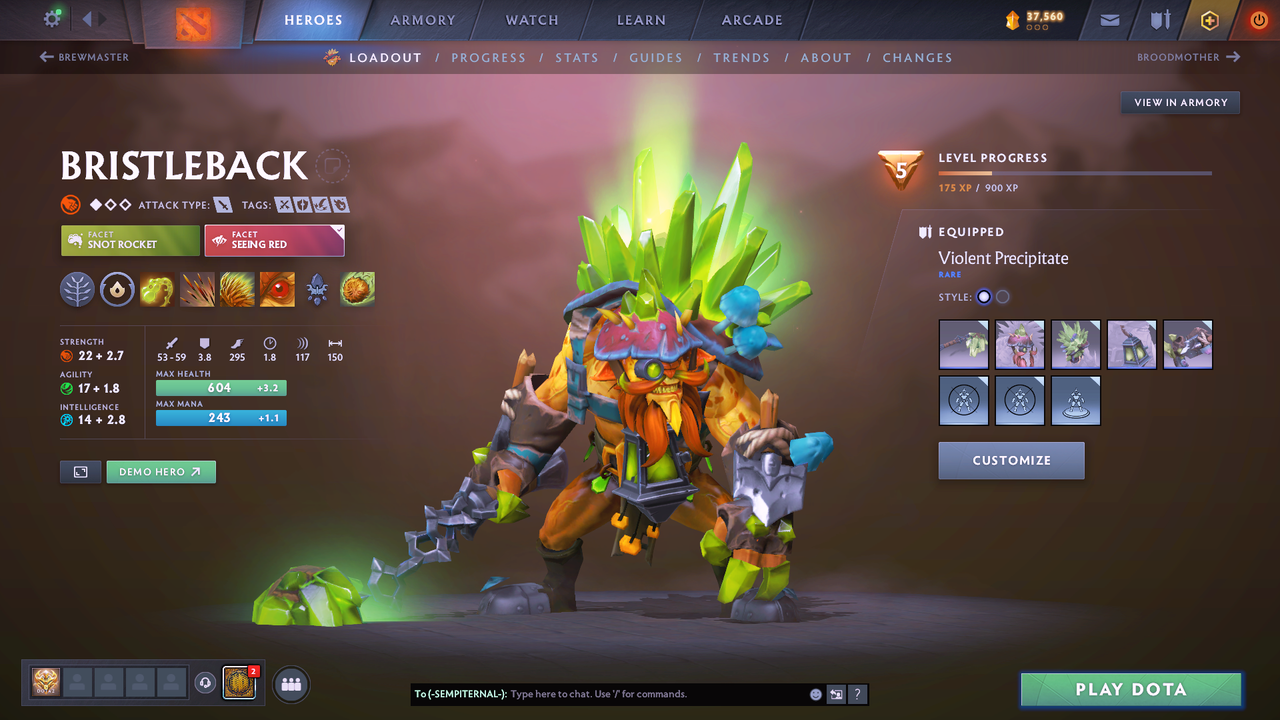Switch to the STATS tab

(577, 57)
